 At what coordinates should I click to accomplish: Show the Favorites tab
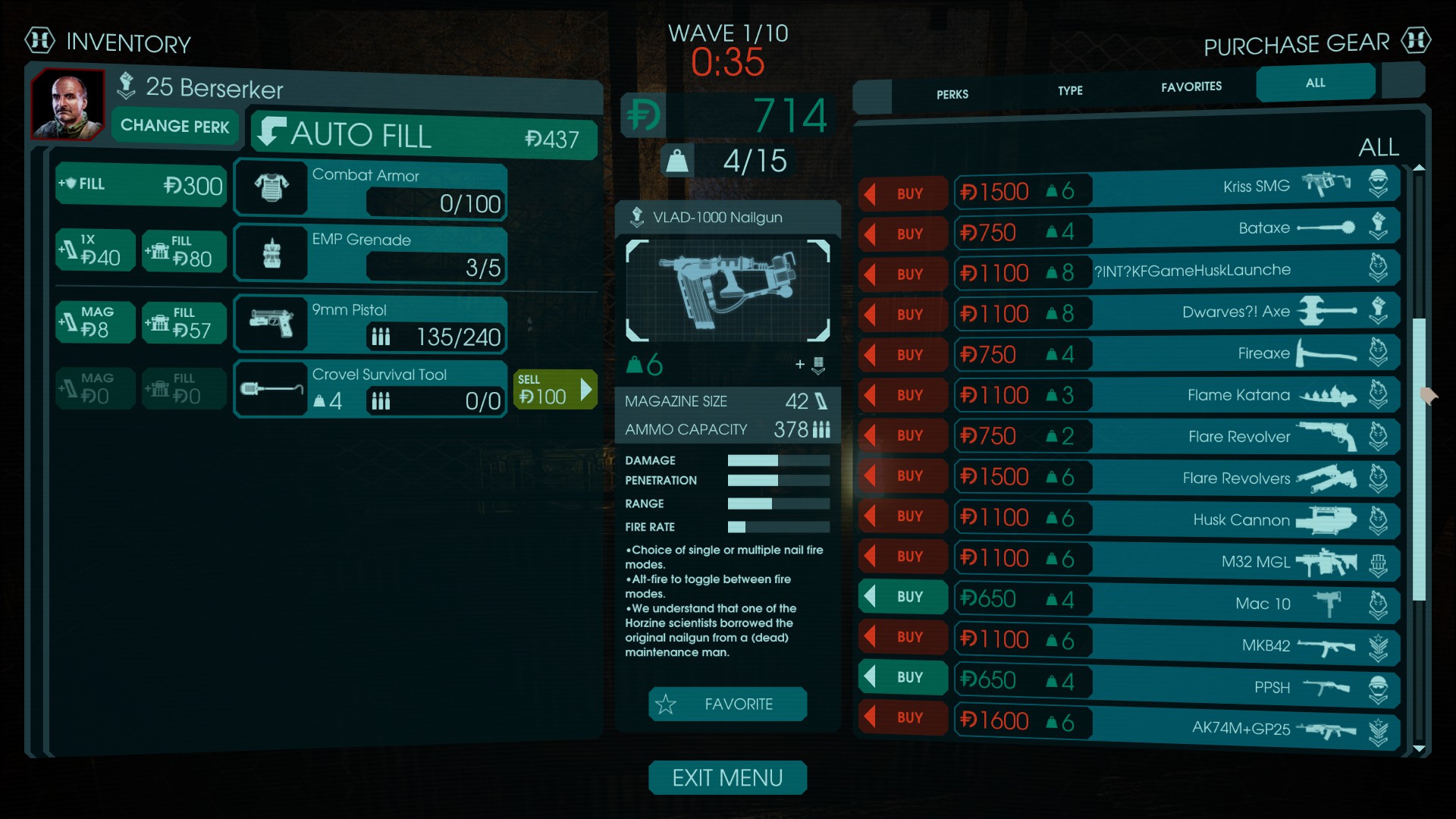point(1191,87)
